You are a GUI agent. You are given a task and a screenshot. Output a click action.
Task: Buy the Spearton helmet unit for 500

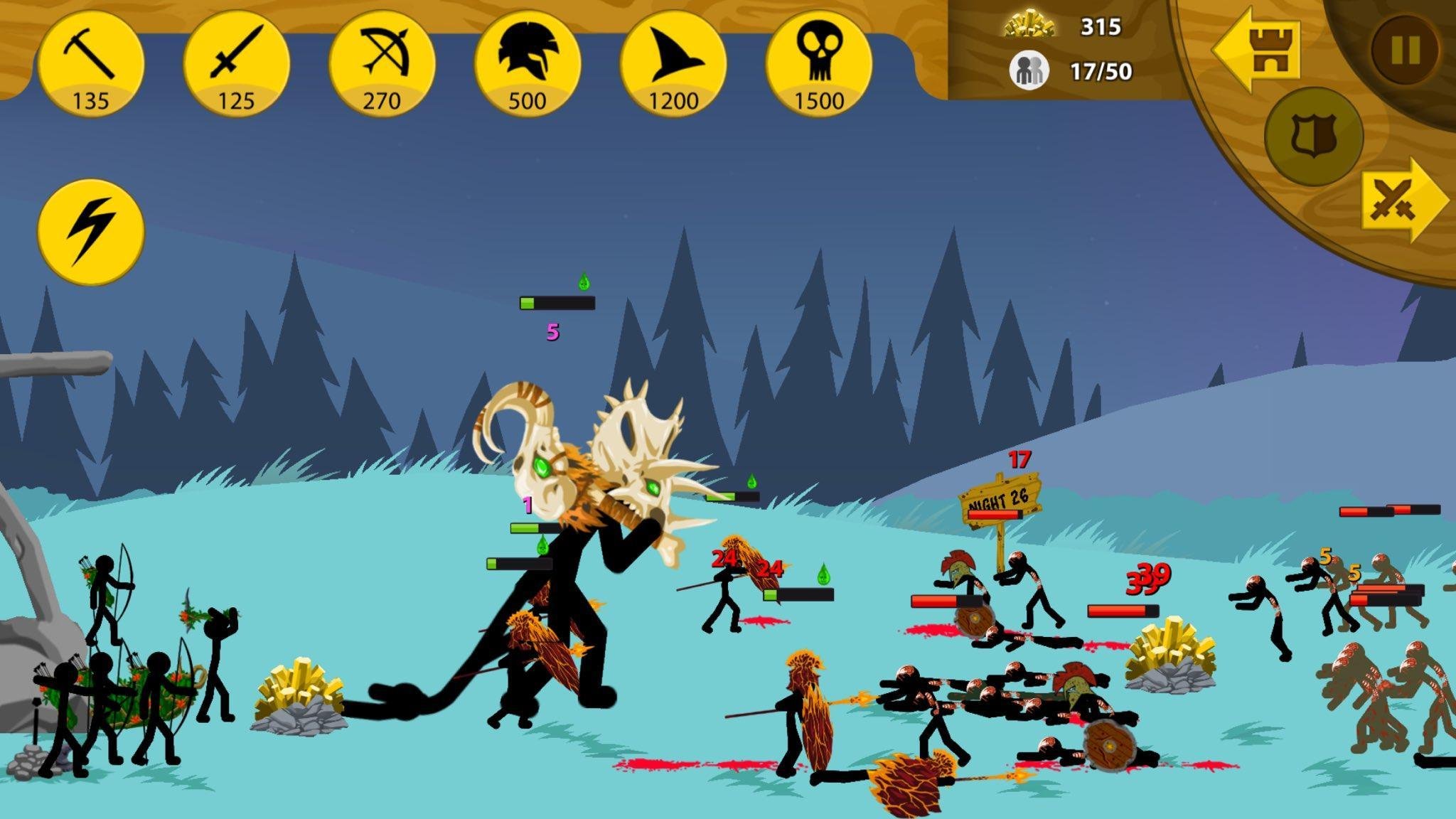coord(528,64)
